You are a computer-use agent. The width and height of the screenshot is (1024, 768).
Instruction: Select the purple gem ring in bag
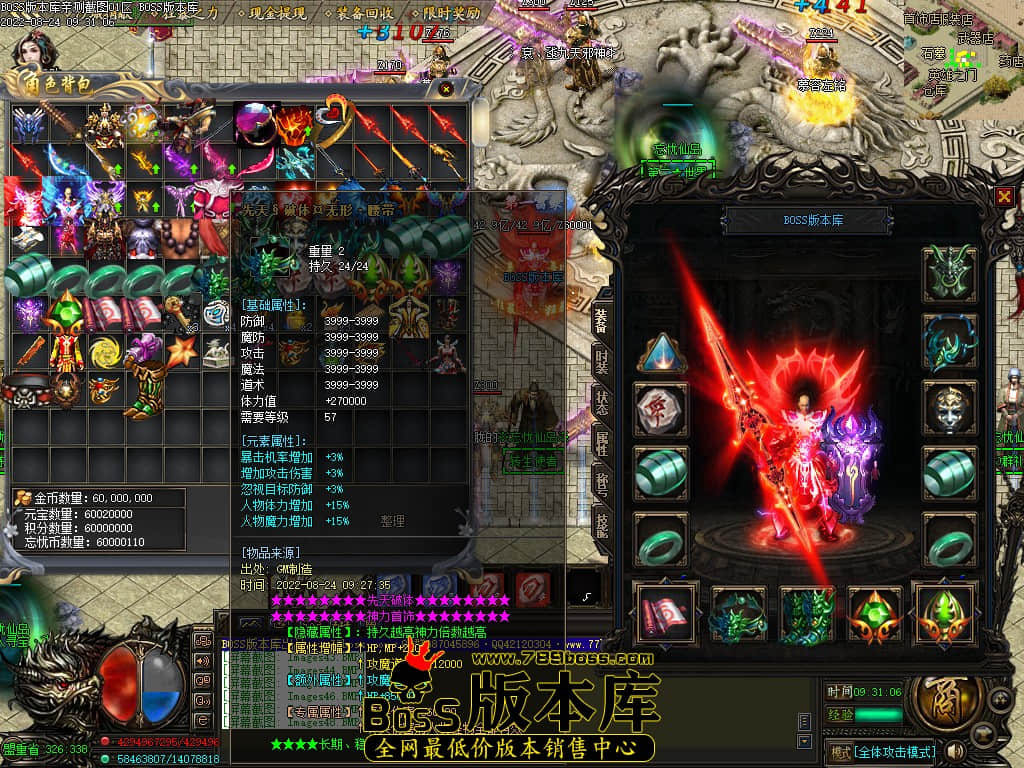click(254, 123)
